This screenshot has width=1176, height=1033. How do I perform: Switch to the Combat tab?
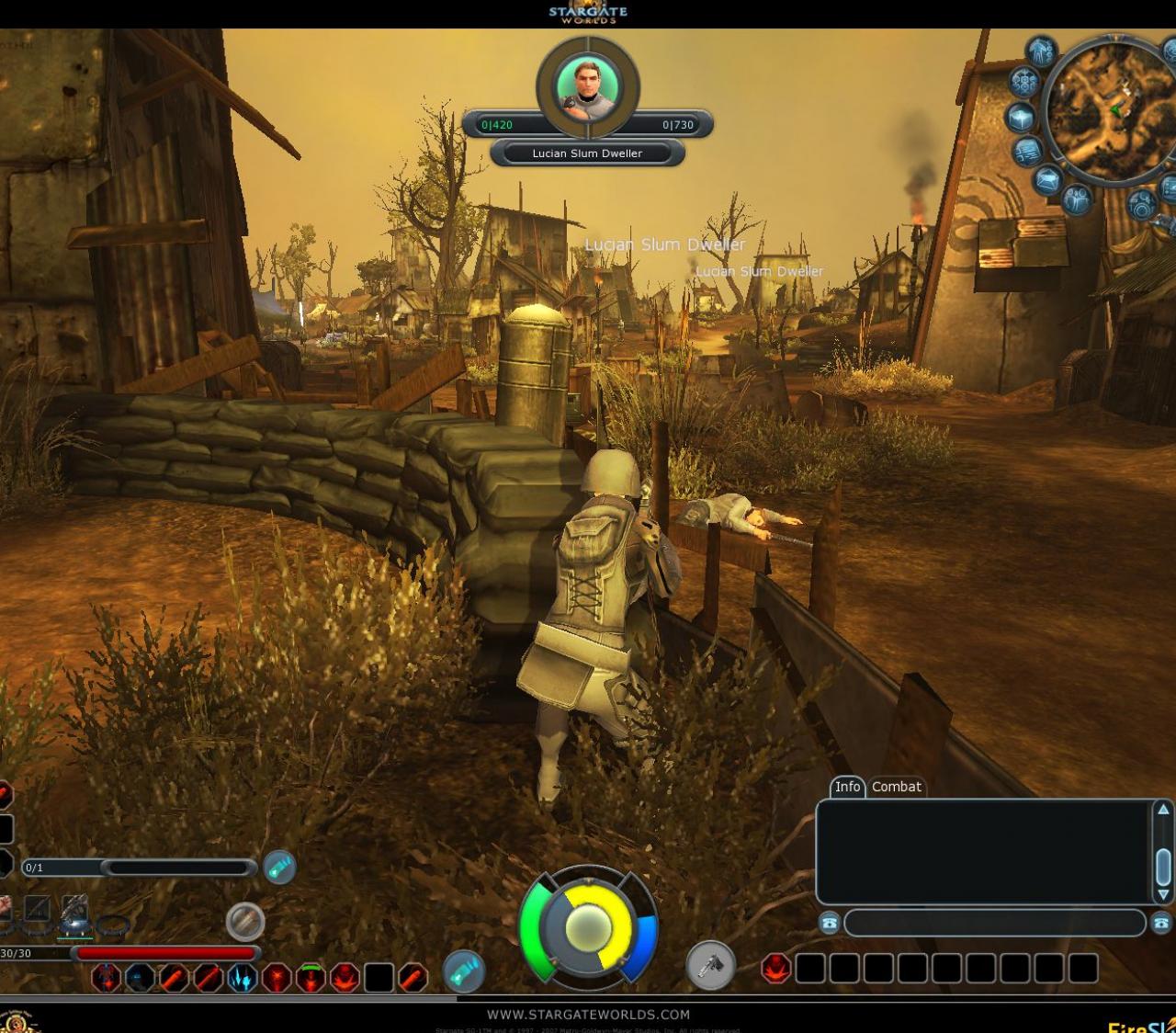click(896, 788)
